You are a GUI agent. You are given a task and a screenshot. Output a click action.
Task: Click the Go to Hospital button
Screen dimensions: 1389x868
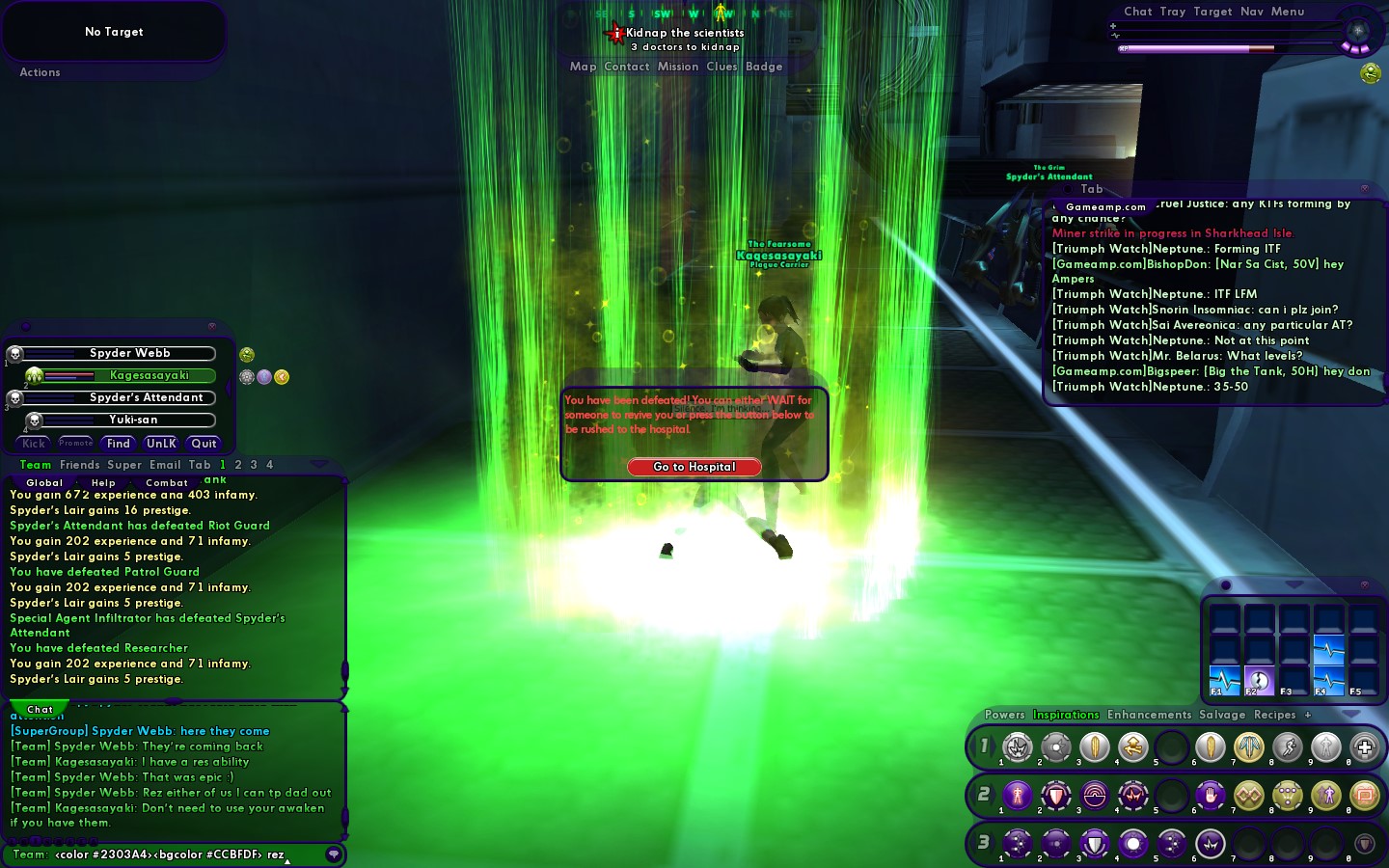[694, 467]
